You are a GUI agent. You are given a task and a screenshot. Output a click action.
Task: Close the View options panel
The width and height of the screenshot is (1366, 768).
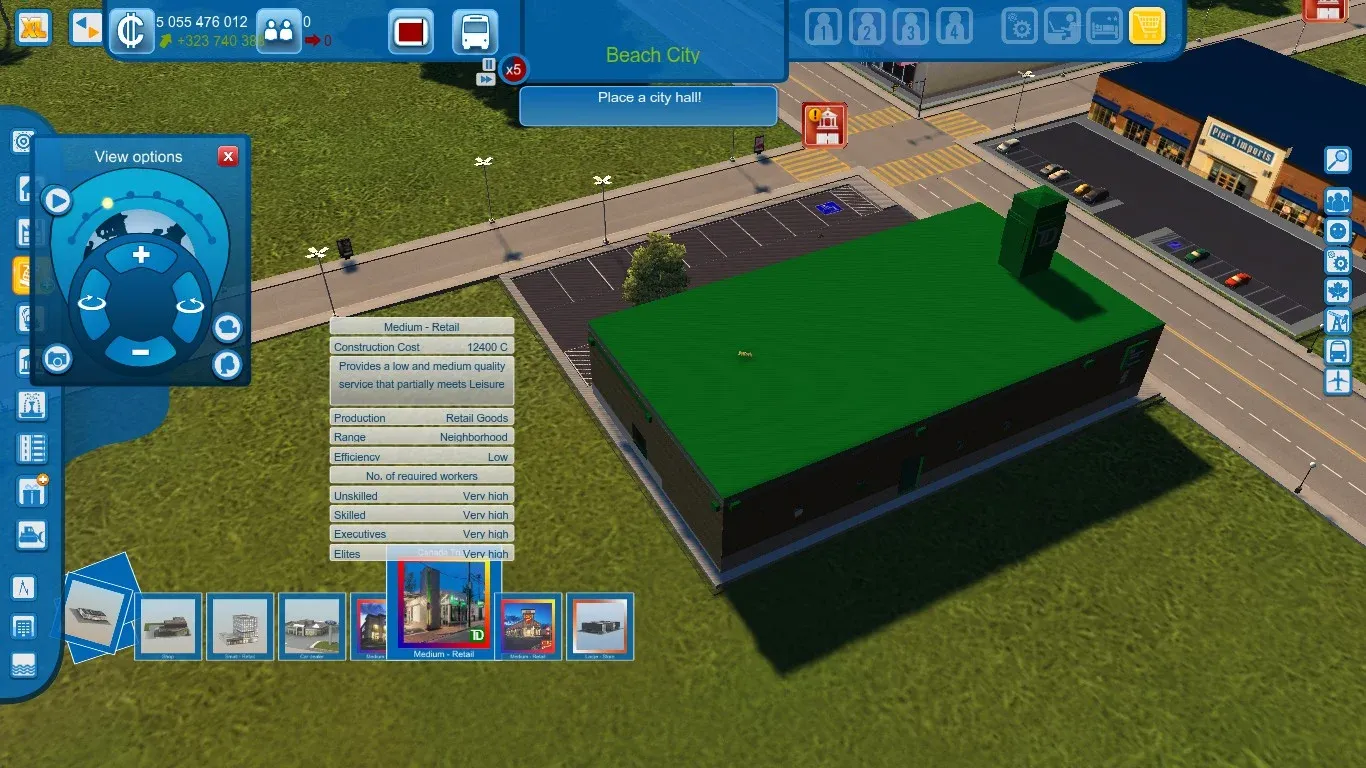click(x=228, y=156)
